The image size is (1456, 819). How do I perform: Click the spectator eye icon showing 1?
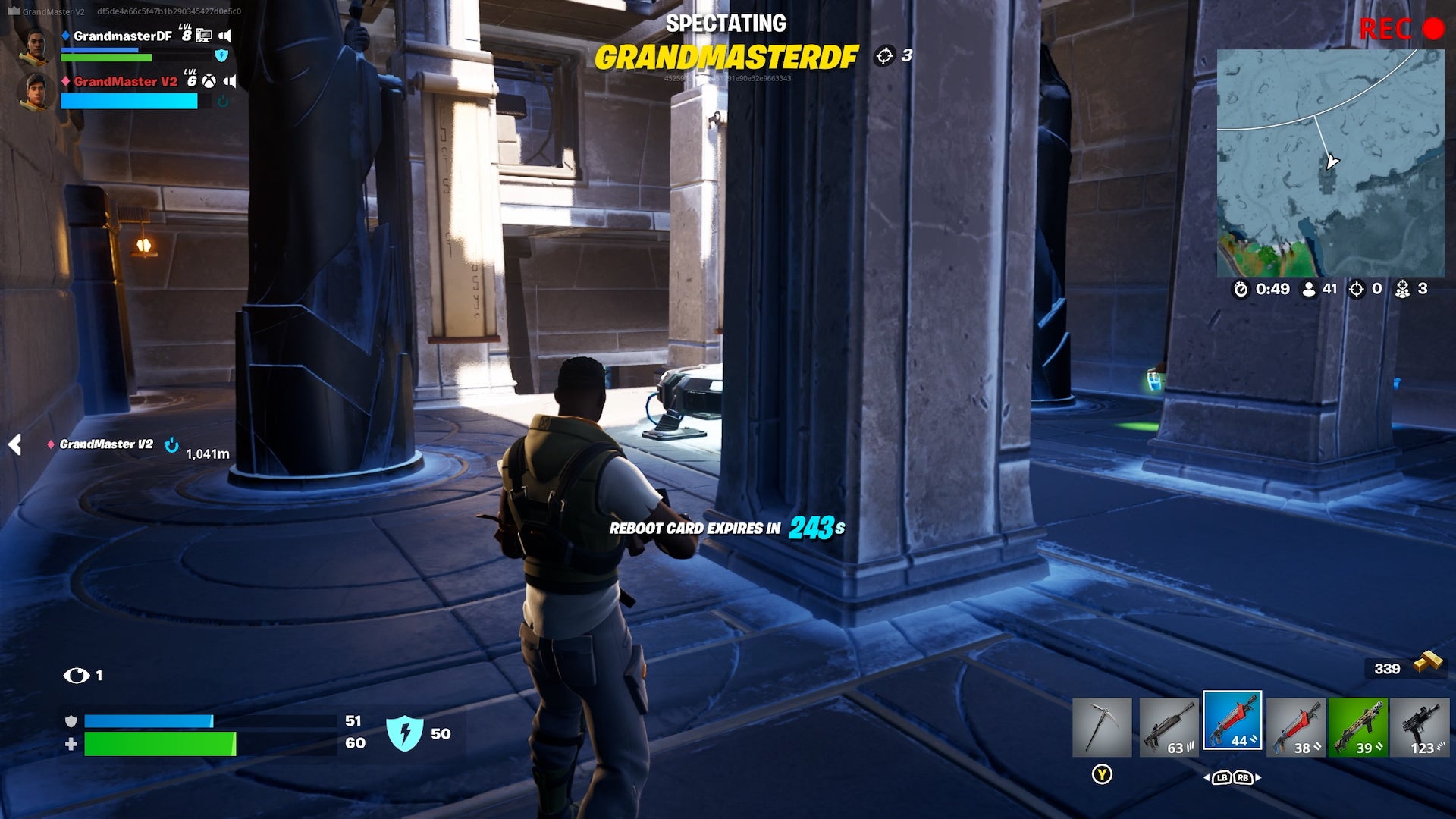point(76,674)
